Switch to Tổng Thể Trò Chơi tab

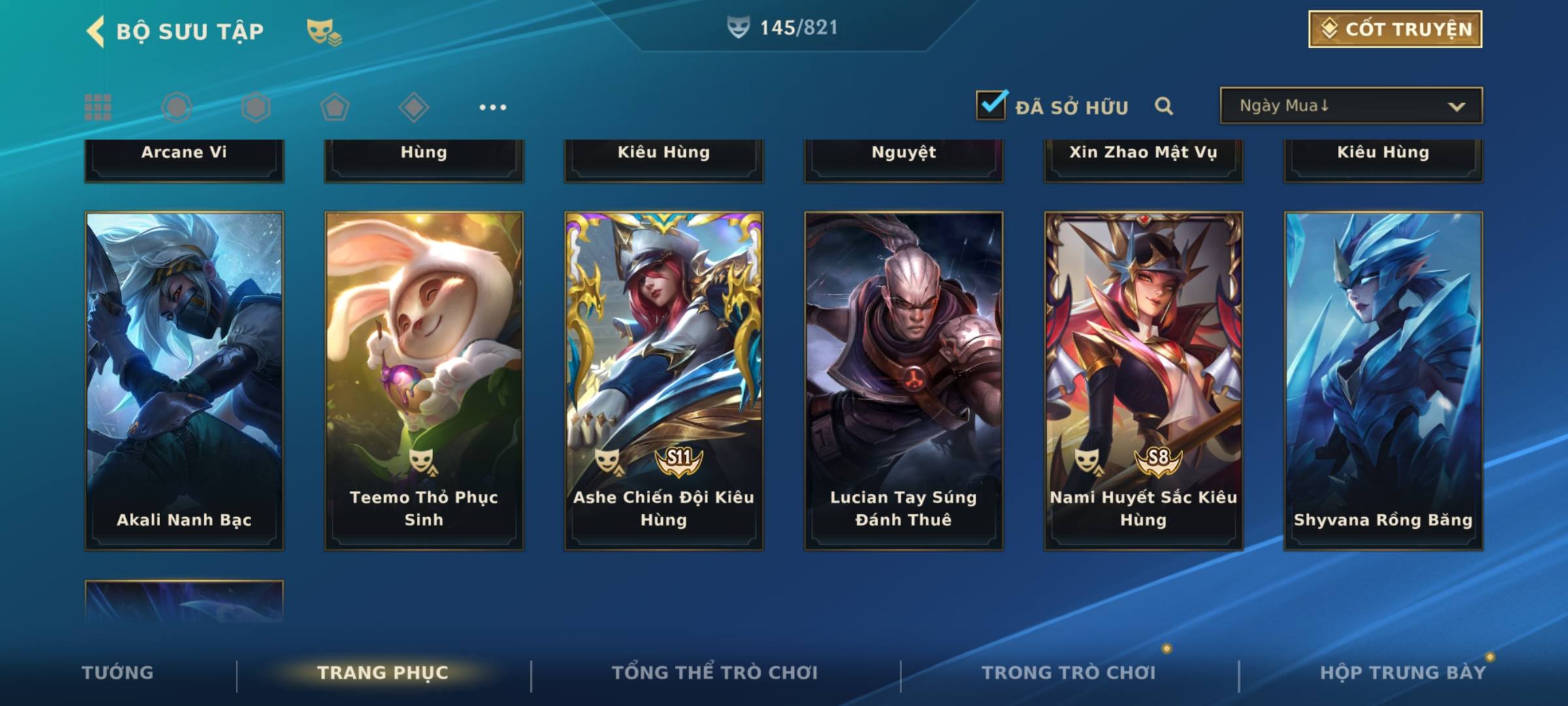click(715, 673)
